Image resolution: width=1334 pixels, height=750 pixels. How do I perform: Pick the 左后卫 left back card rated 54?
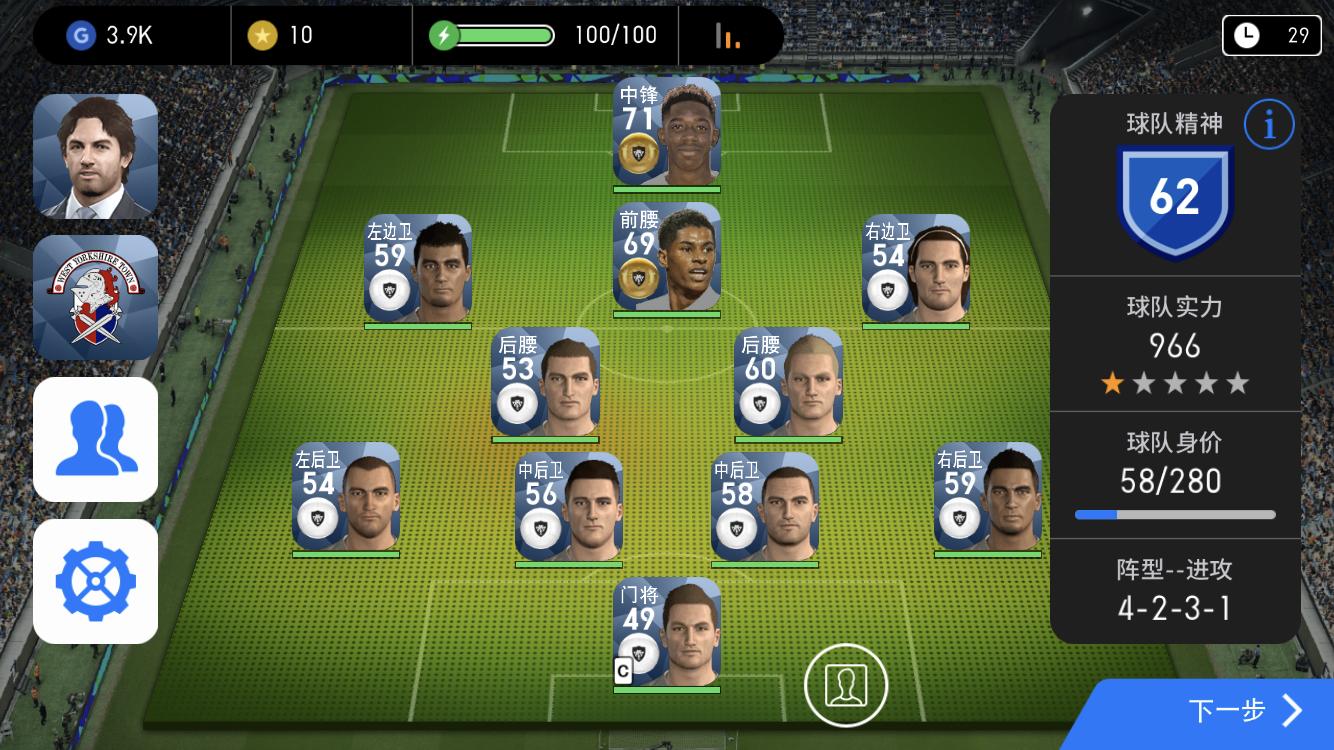point(346,496)
